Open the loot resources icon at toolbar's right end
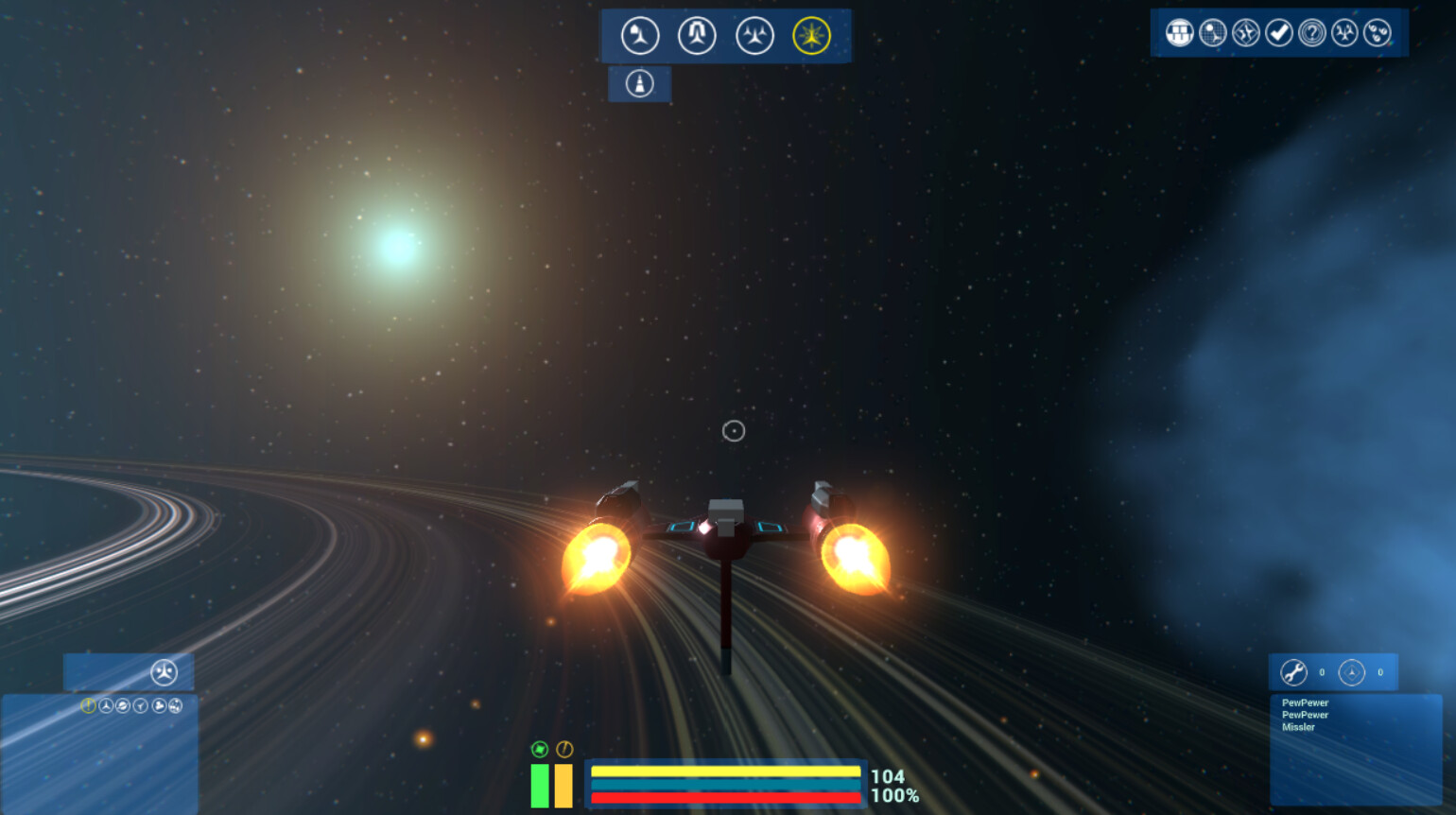Image resolution: width=1456 pixels, height=815 pixels. pyautogui.click(x=1377, y=33)
